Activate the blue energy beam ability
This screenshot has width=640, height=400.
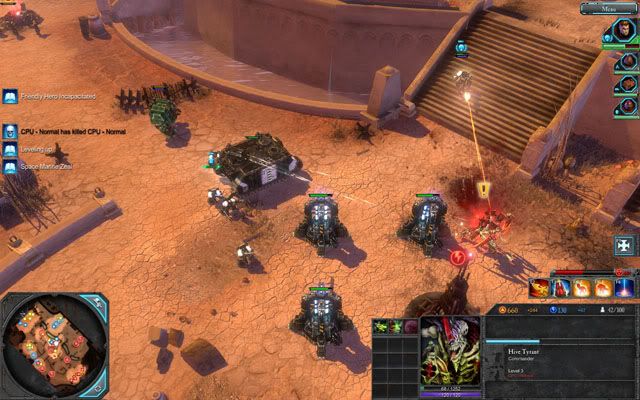pyautogui.click(x=625, y=288)
